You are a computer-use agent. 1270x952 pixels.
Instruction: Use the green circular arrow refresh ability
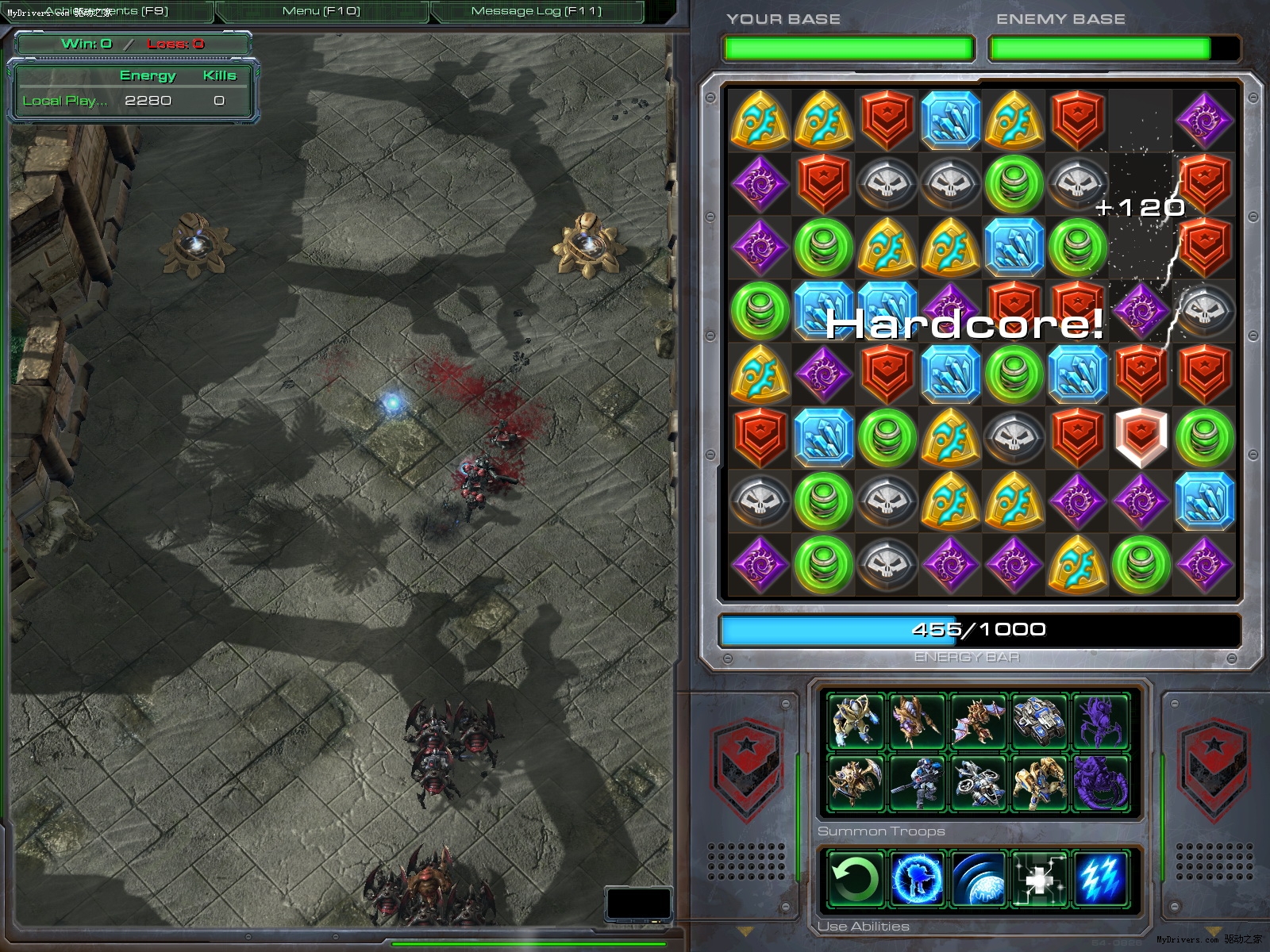coord(855,879)
